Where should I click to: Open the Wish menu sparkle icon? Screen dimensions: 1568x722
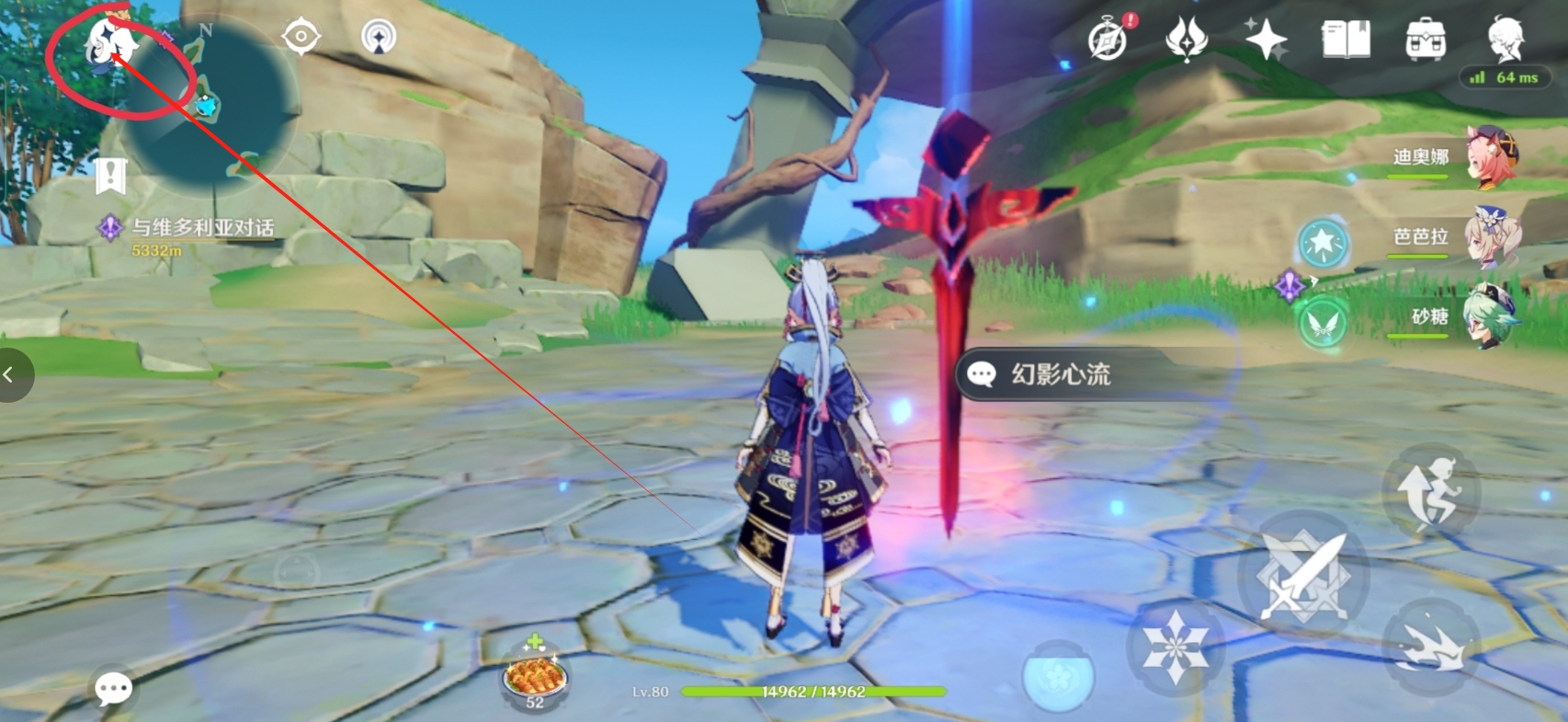pos(1268,39)
